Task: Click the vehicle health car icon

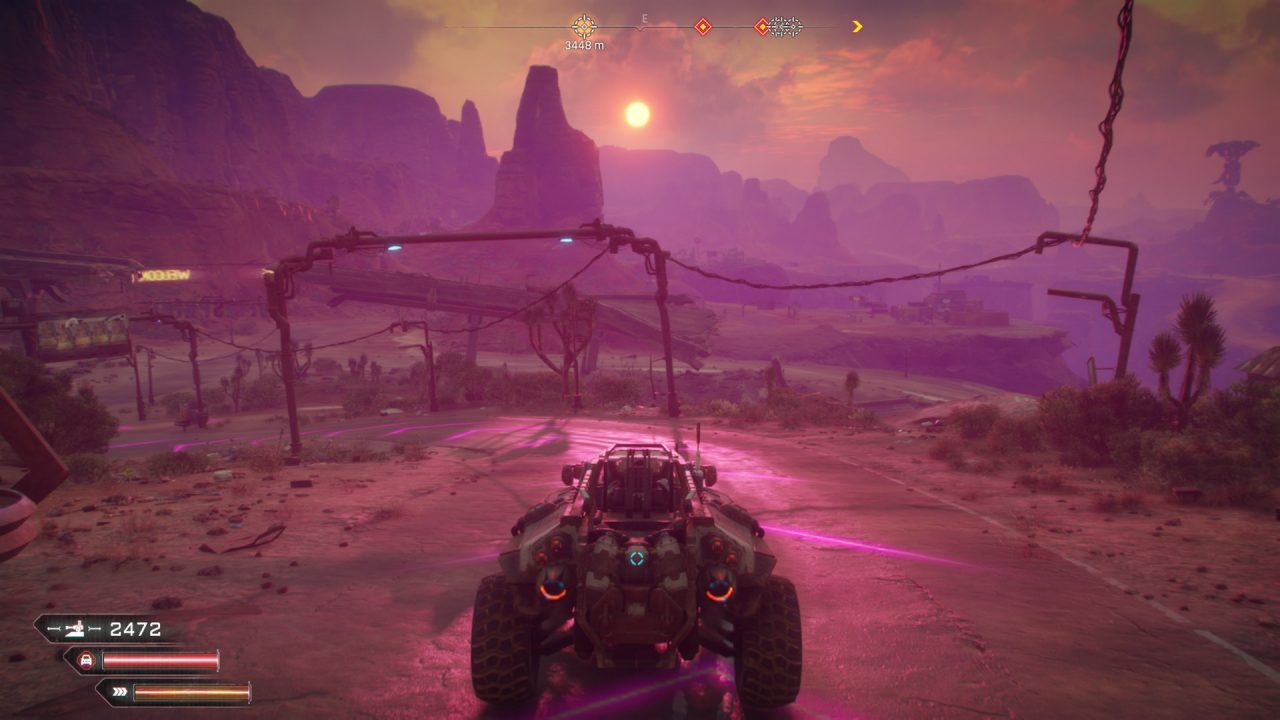Action: pos(87,660)
